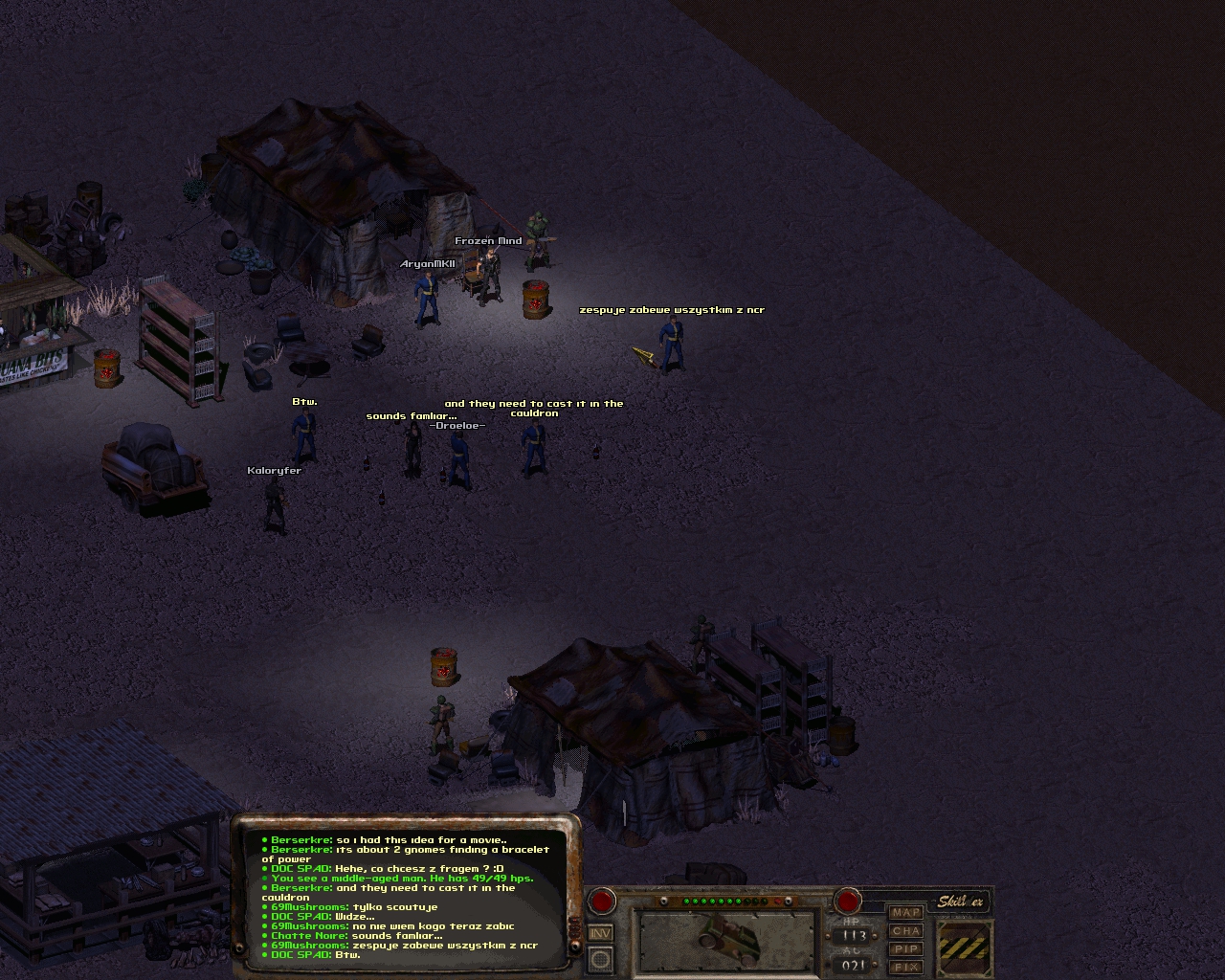Click the round grille options button below INV
This screenshot has width=1225, height=980.
coord(601,958)
